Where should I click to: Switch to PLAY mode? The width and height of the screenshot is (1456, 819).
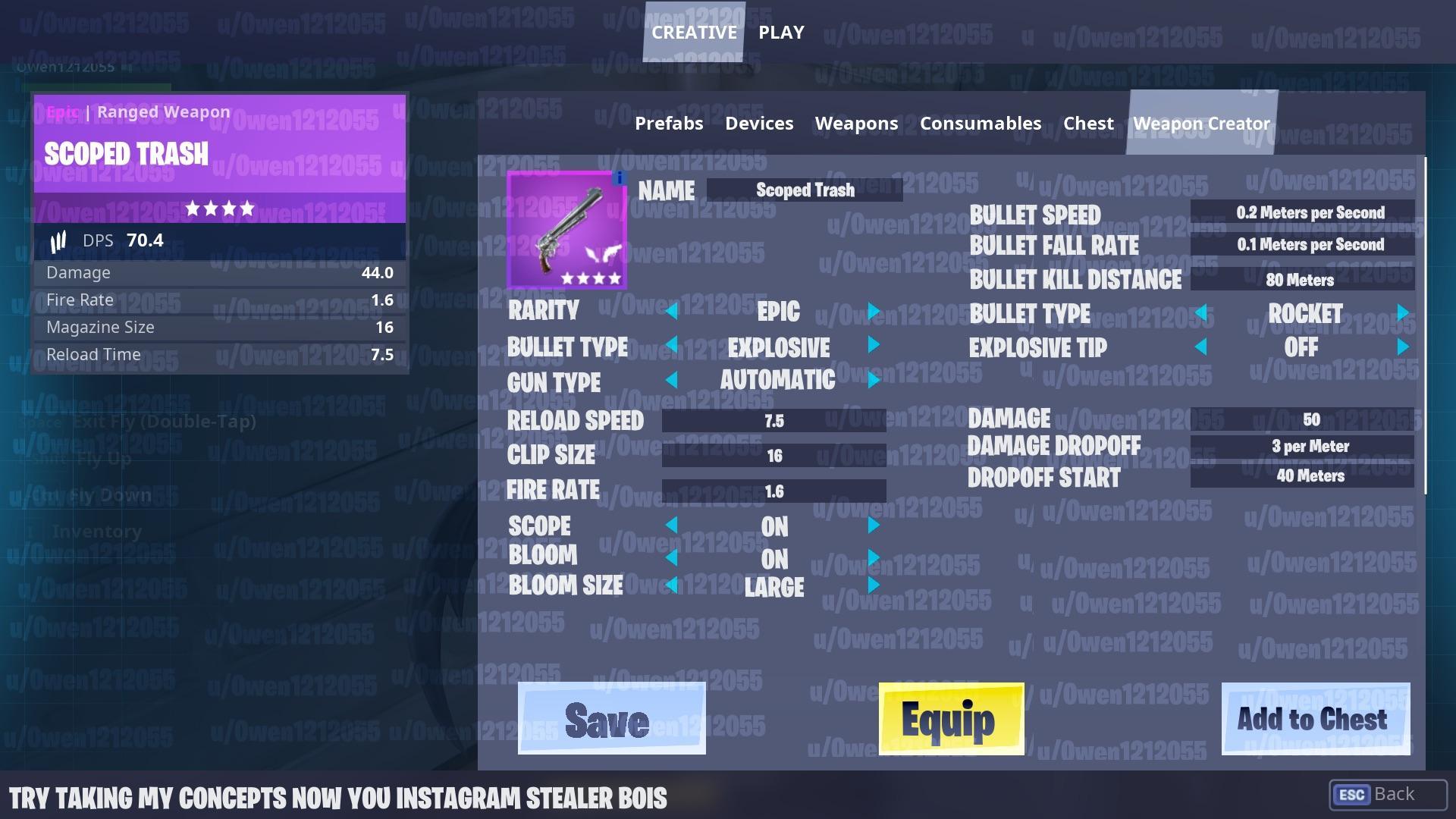click(x=780, y=32)
